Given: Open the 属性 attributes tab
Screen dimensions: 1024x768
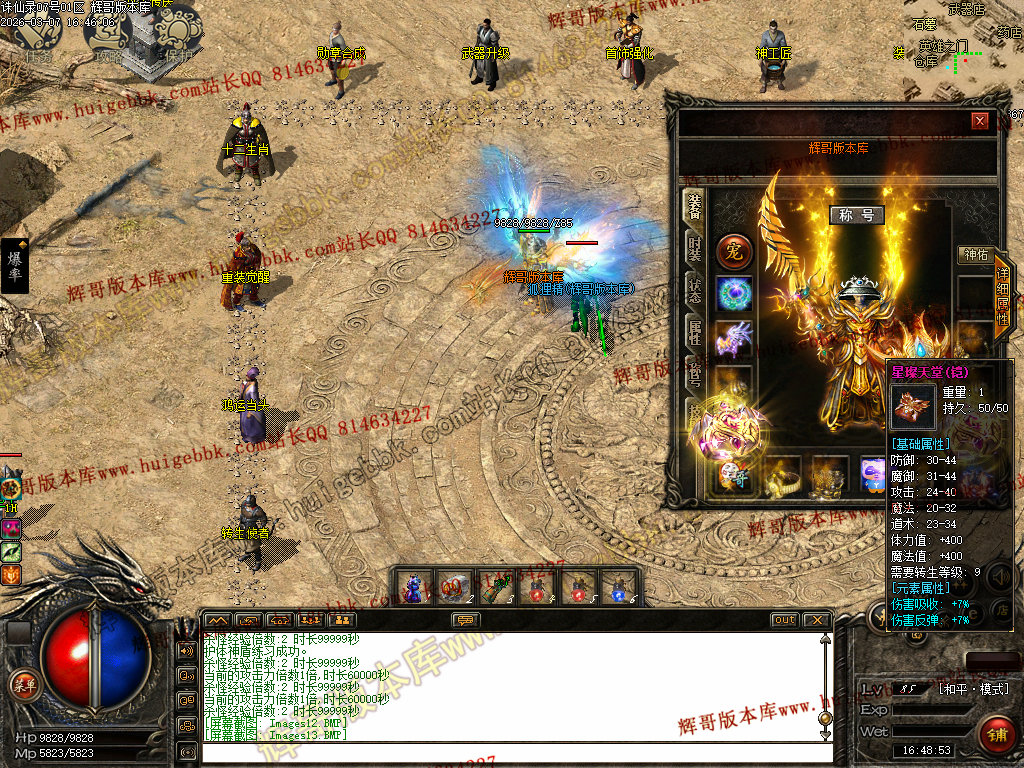Looking at the screenshot, I should coord(694,333).
